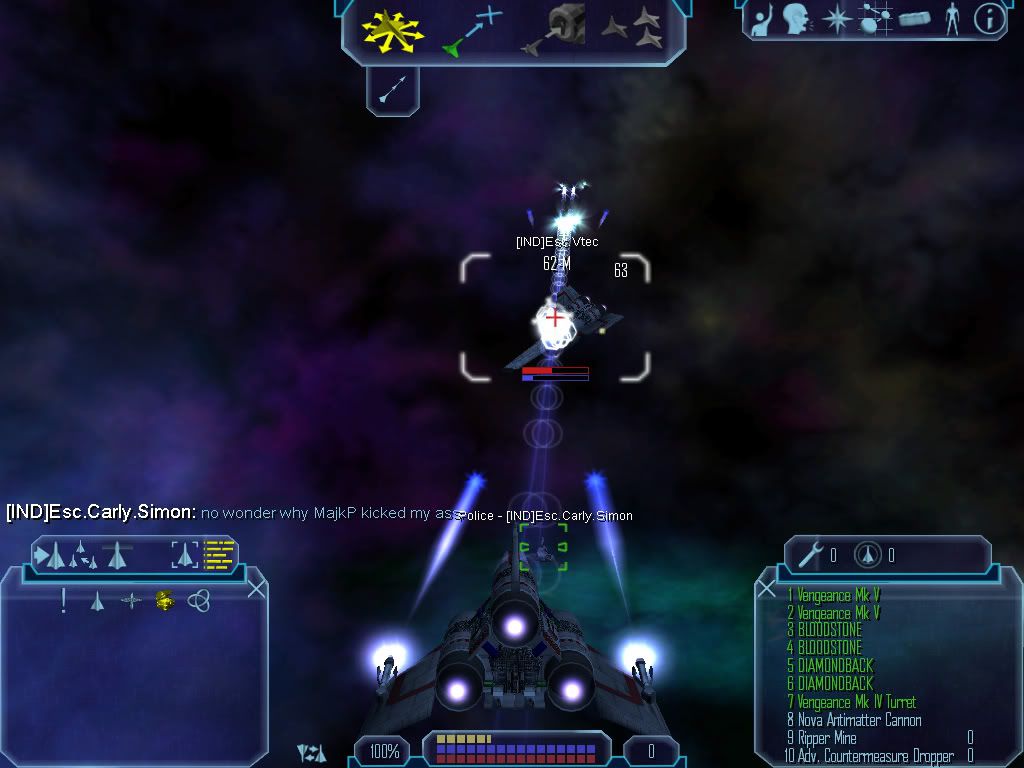
Task: Switch contact list to the yellow loot filter
Action: coord(165,600)
